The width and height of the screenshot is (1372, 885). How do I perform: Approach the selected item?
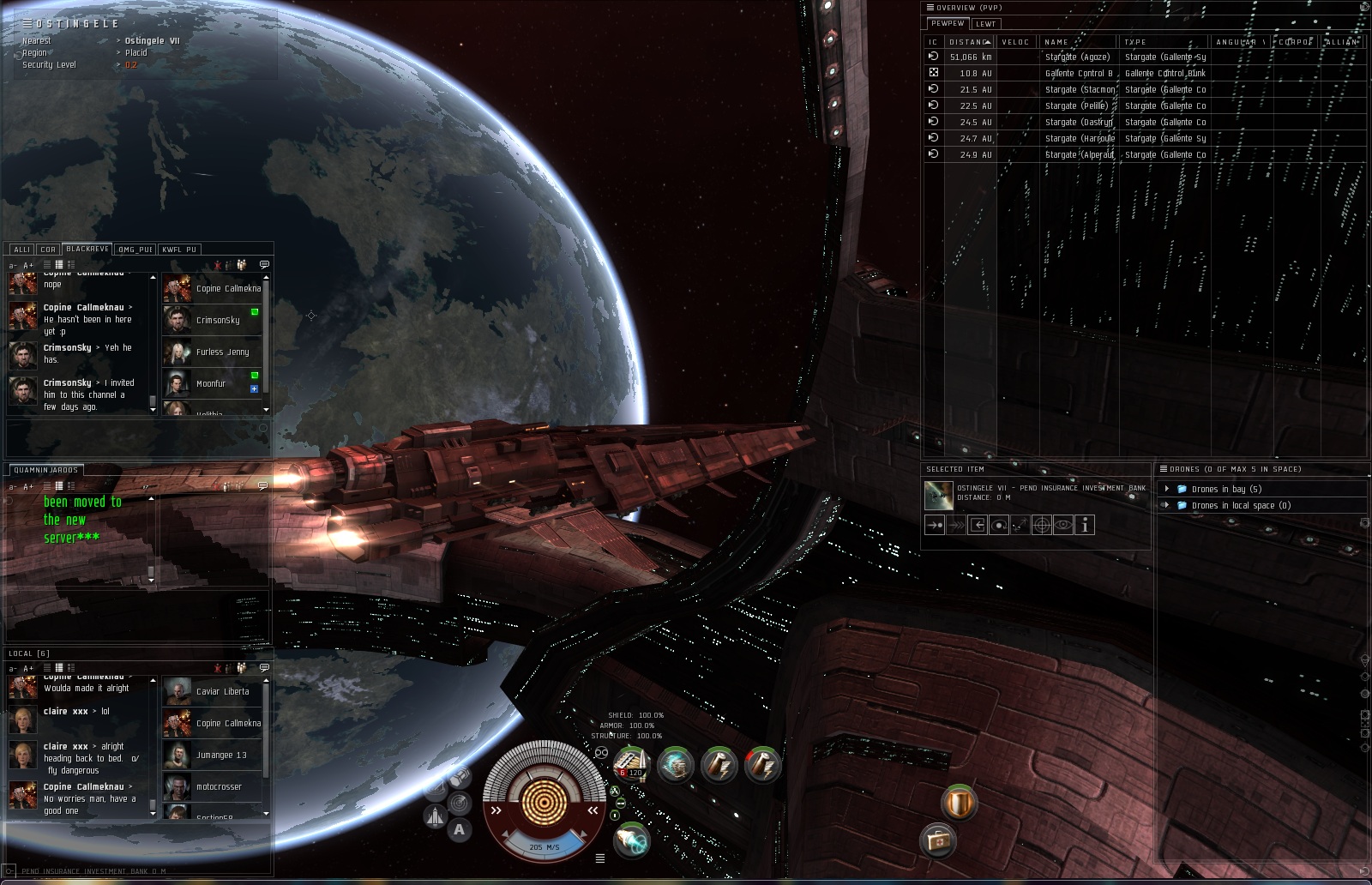pyautogui.click(x=935, y=525)
